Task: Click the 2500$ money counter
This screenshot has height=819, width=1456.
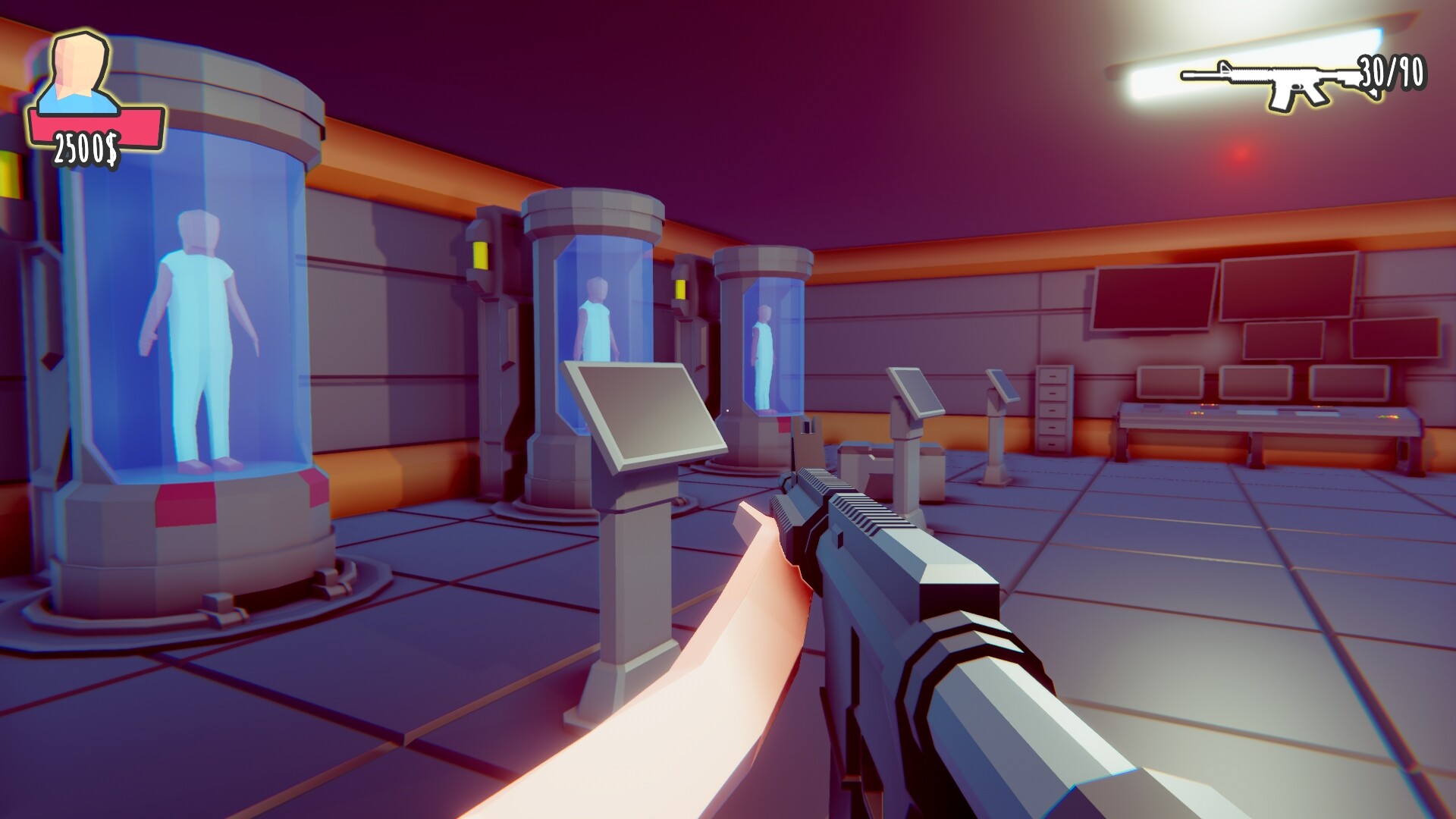Action: pyautogui.click(x=86, y=146)
